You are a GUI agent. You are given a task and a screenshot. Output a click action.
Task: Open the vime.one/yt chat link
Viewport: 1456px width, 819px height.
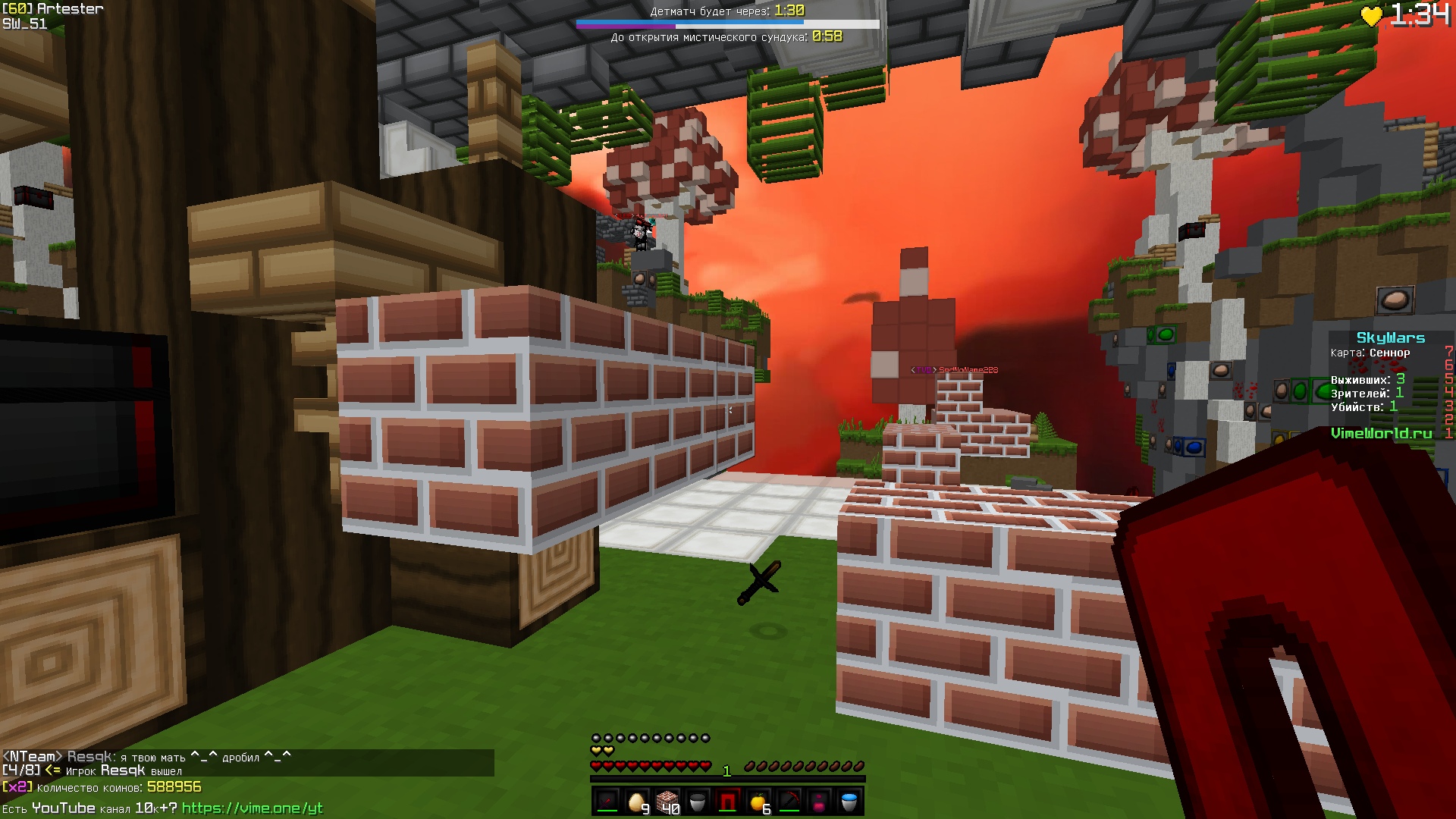pyautogui.click(x=252, y=808)
